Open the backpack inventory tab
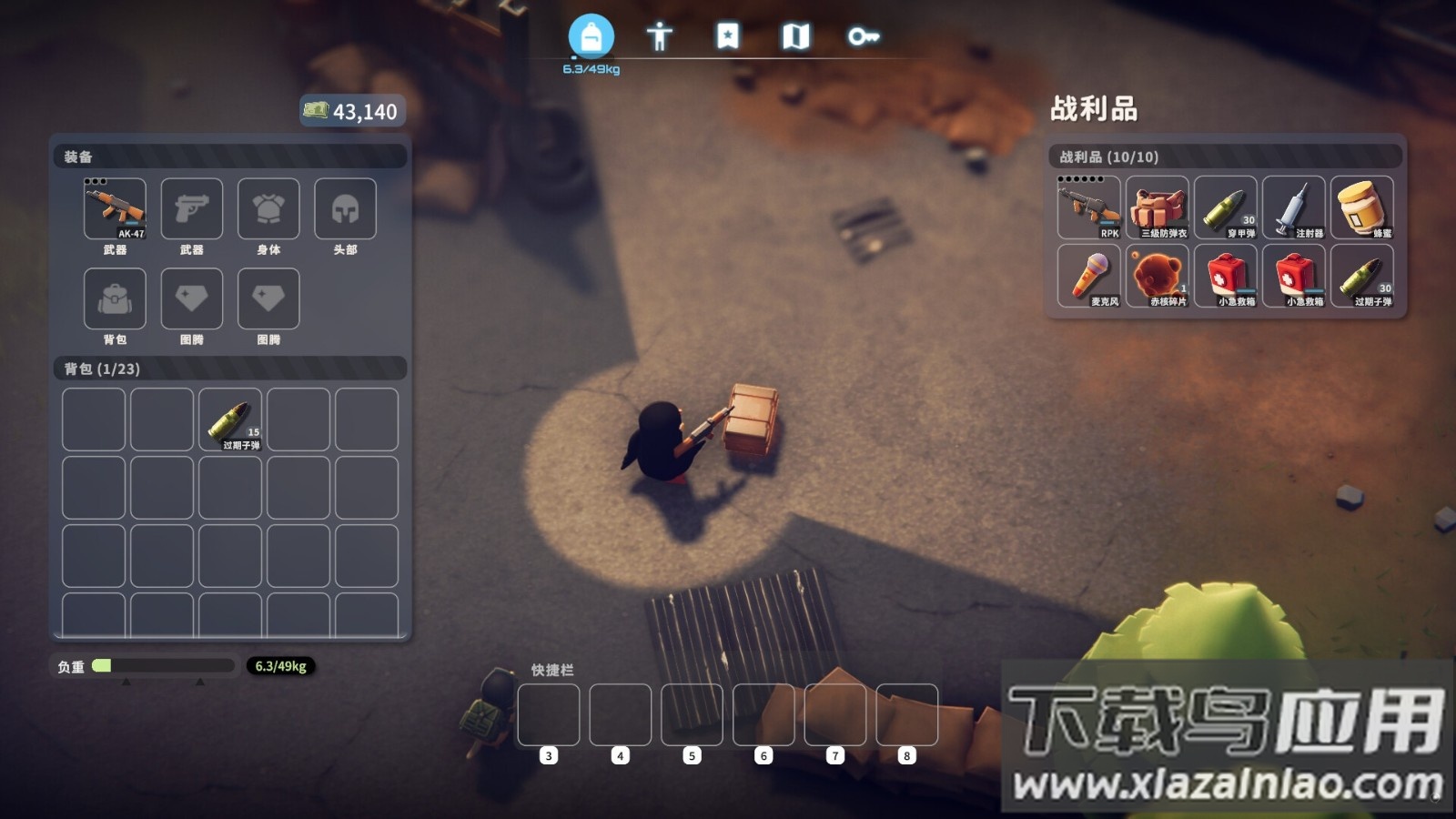 click(591, 36)
